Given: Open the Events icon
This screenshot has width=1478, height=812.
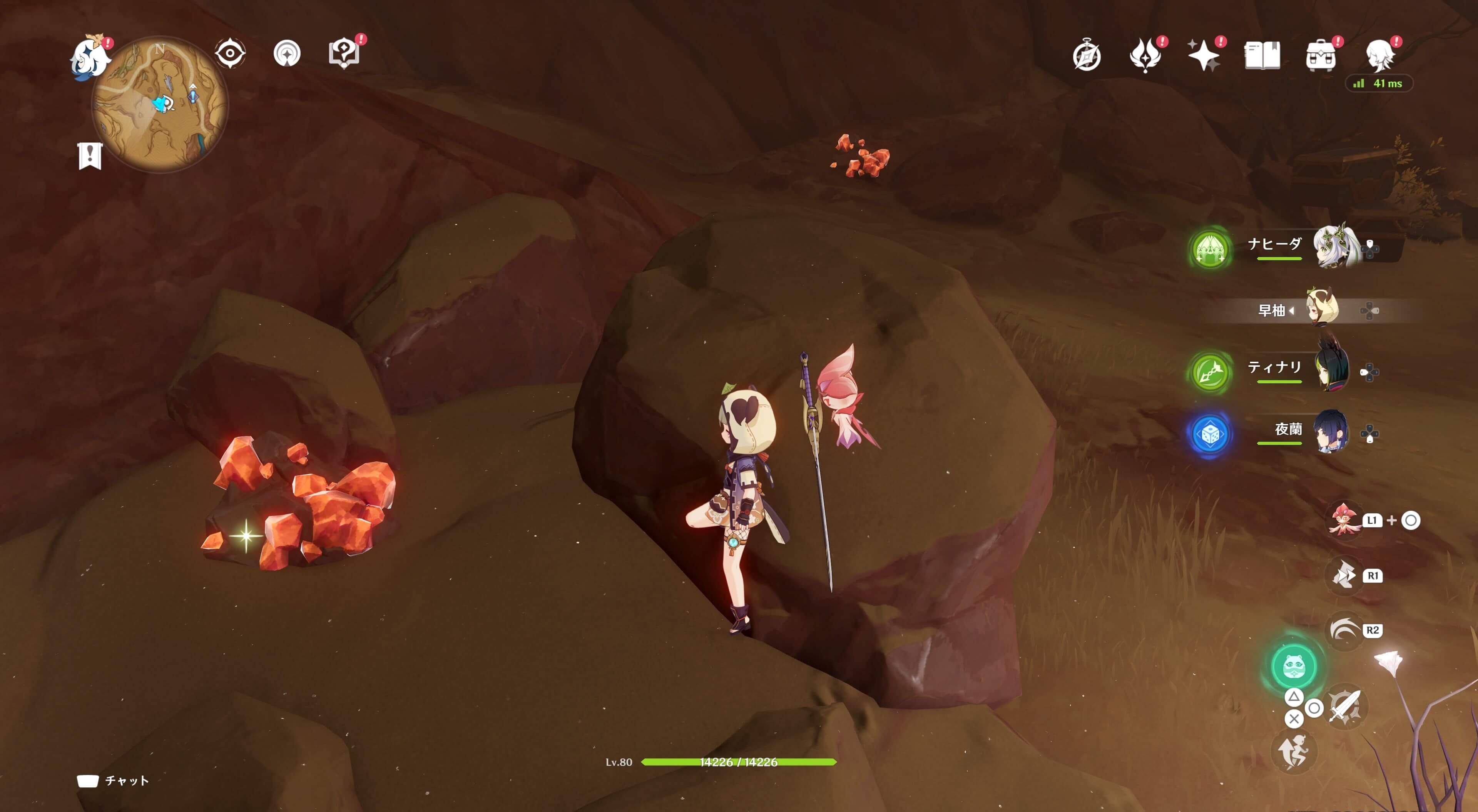Looking at the screenshot, I should point(1145,56).
